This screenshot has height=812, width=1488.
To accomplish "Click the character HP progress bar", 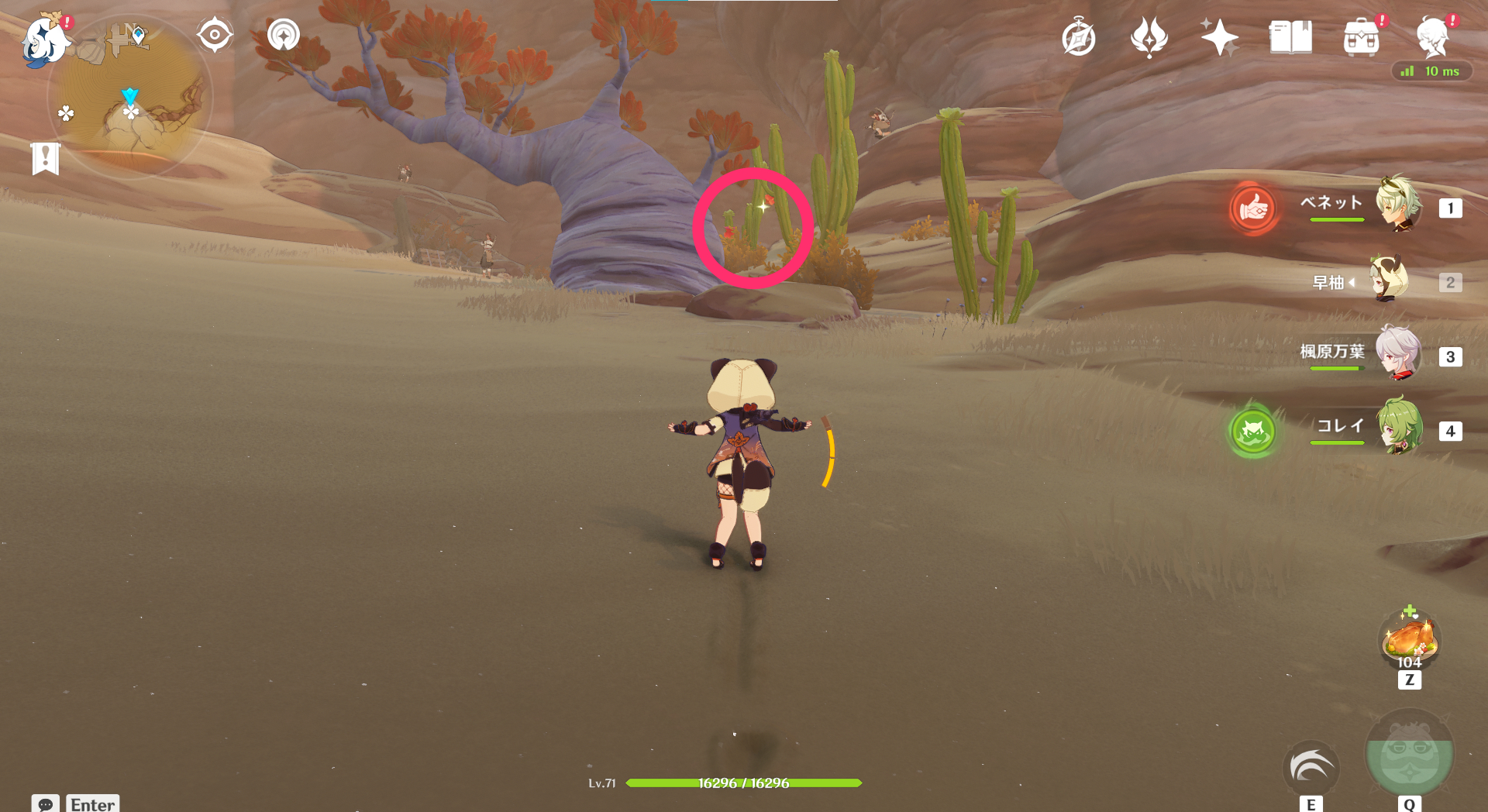I will tap(746, 783).
